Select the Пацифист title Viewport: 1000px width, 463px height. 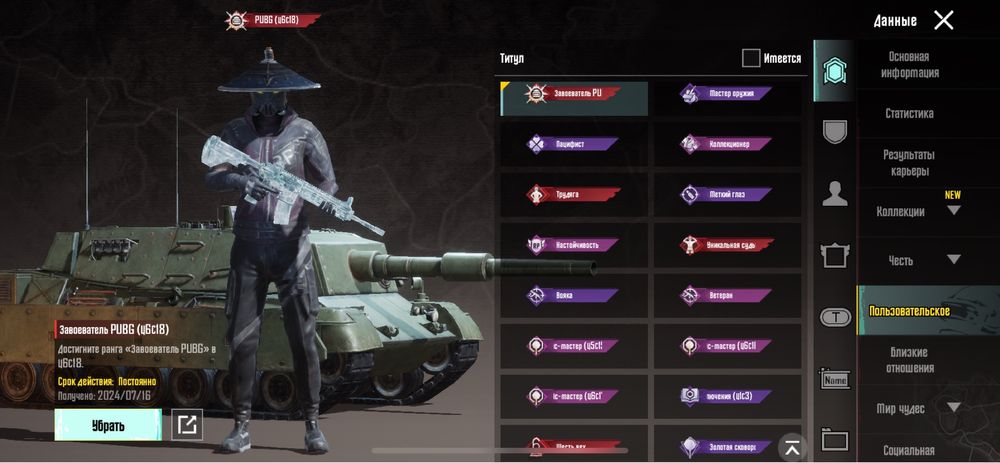(574, 145)
